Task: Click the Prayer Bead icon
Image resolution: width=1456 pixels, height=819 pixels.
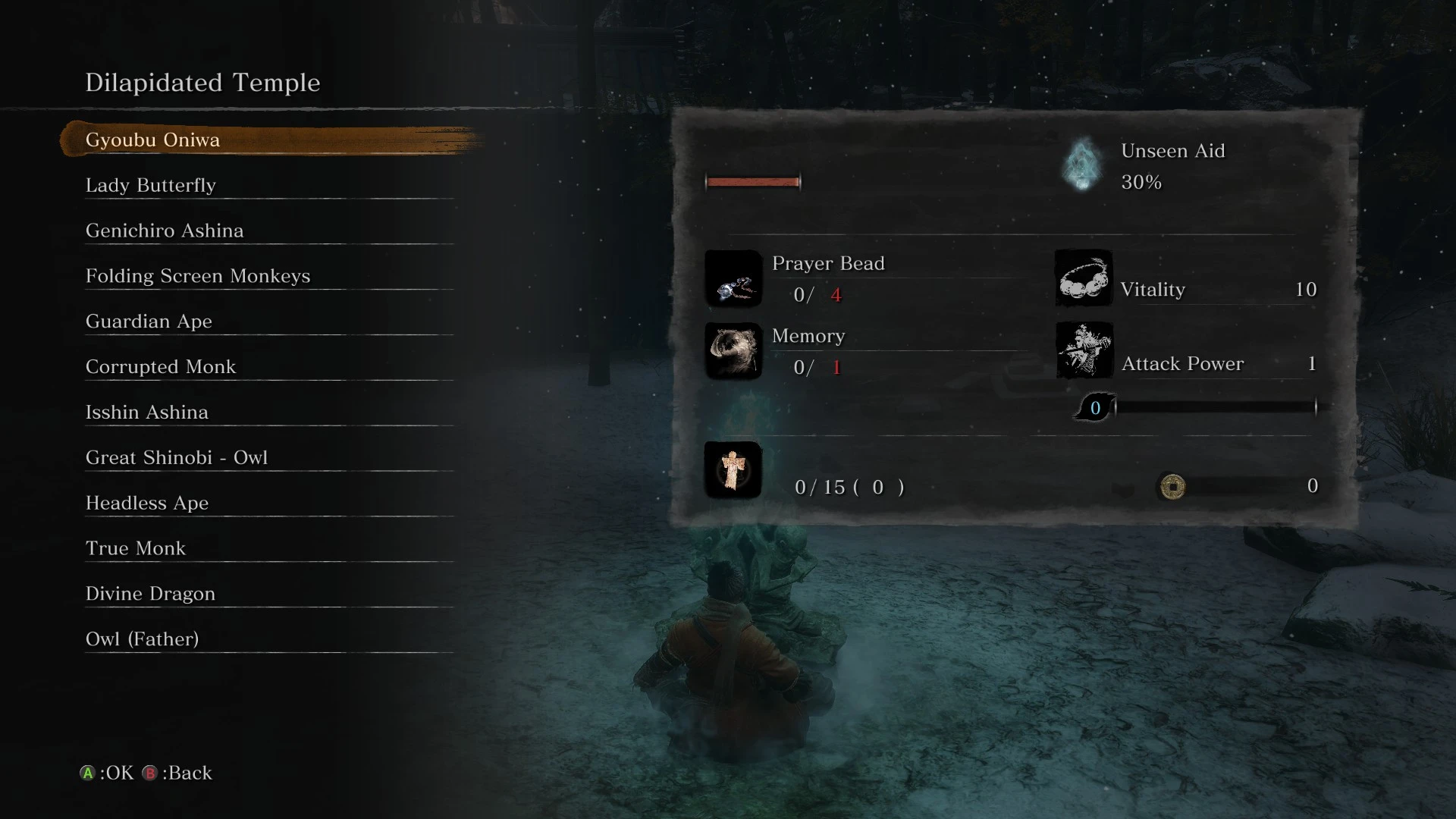Action: tap(733, 279)
